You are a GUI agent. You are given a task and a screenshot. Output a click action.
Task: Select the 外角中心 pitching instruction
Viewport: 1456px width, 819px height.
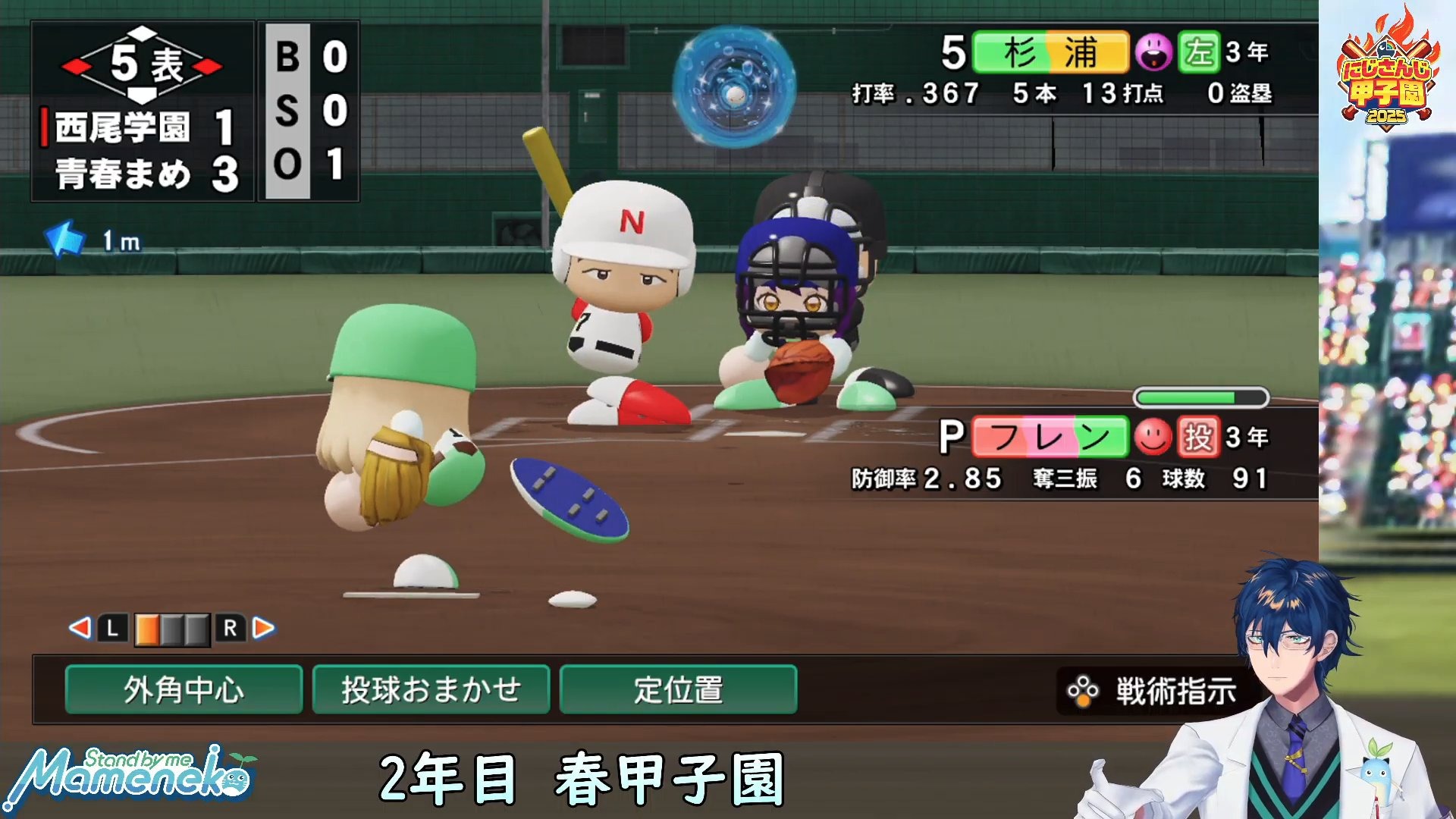point(184,690)
